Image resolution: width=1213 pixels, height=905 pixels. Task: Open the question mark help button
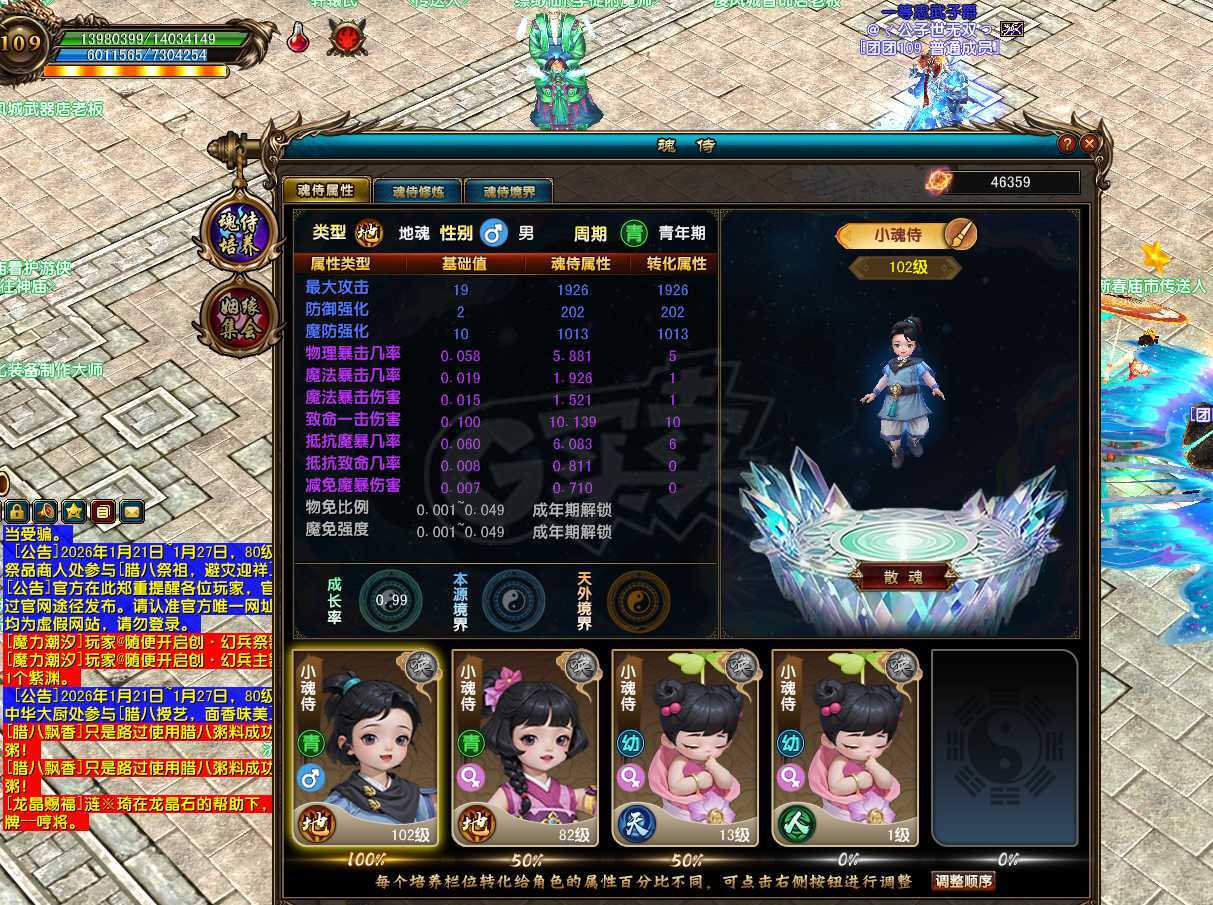(x=1068, y=144)
